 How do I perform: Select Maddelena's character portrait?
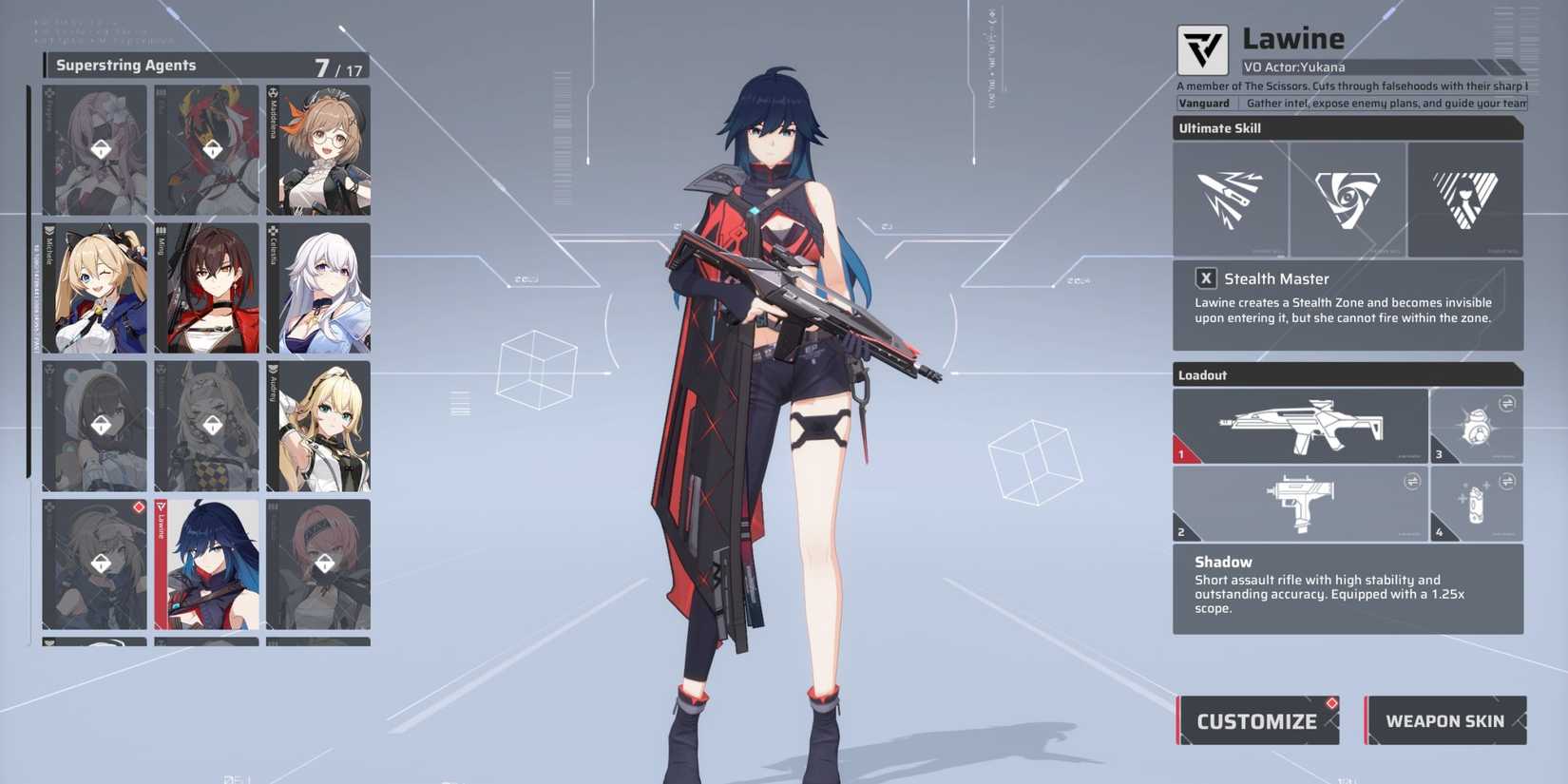click(319, 150)
